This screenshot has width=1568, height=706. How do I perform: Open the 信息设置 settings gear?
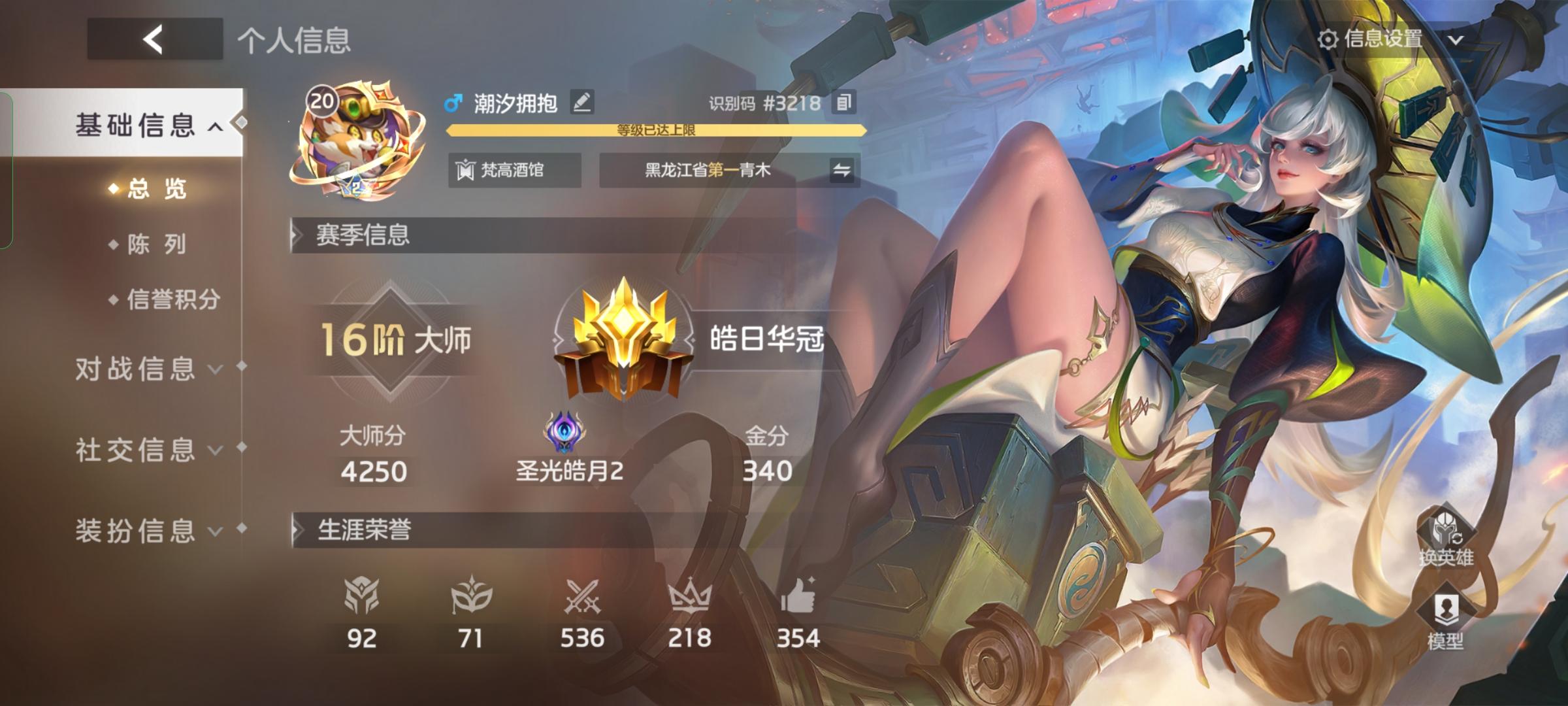1329,39
